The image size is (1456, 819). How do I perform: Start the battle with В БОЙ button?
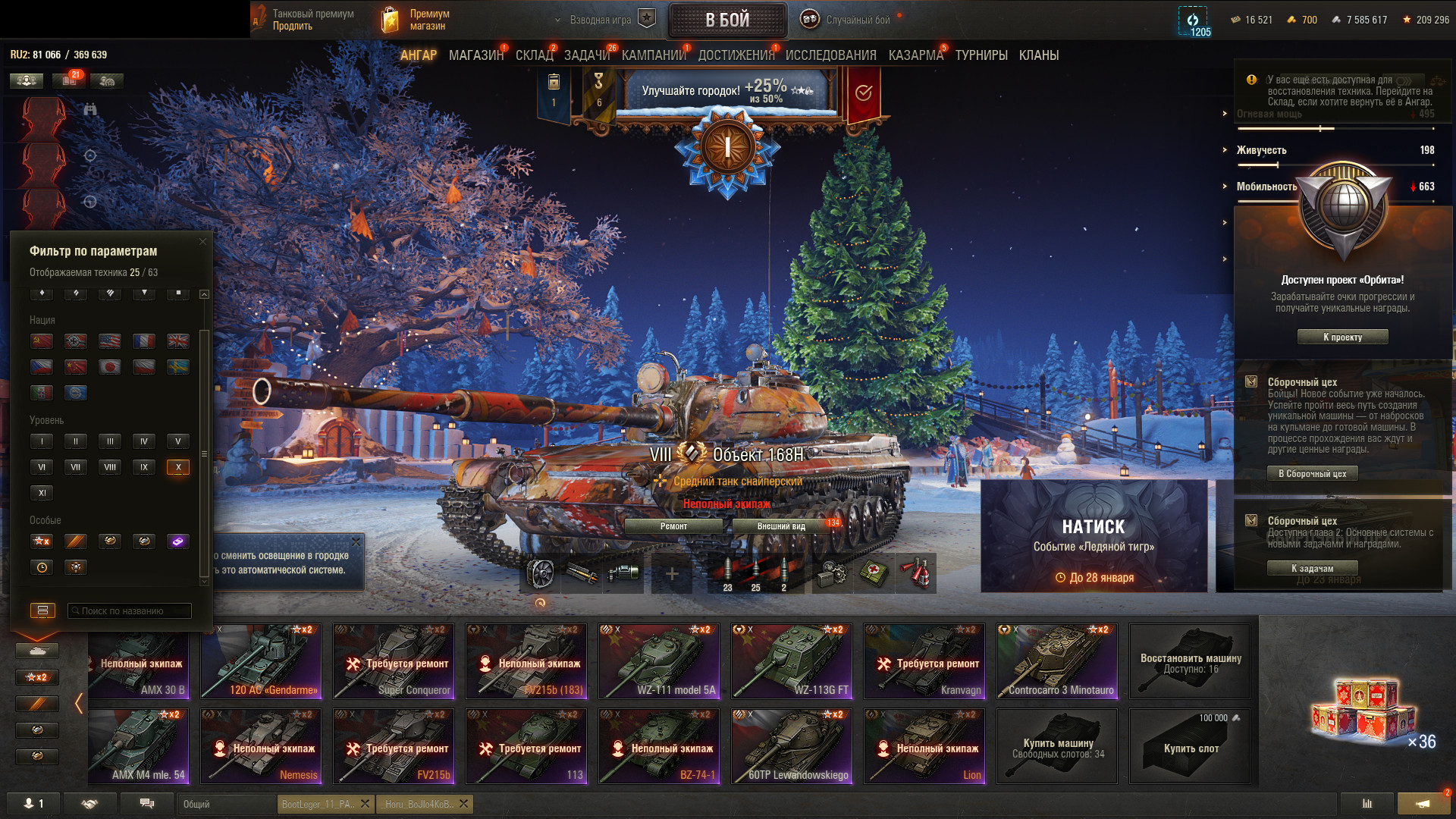[x=727, y=20]
